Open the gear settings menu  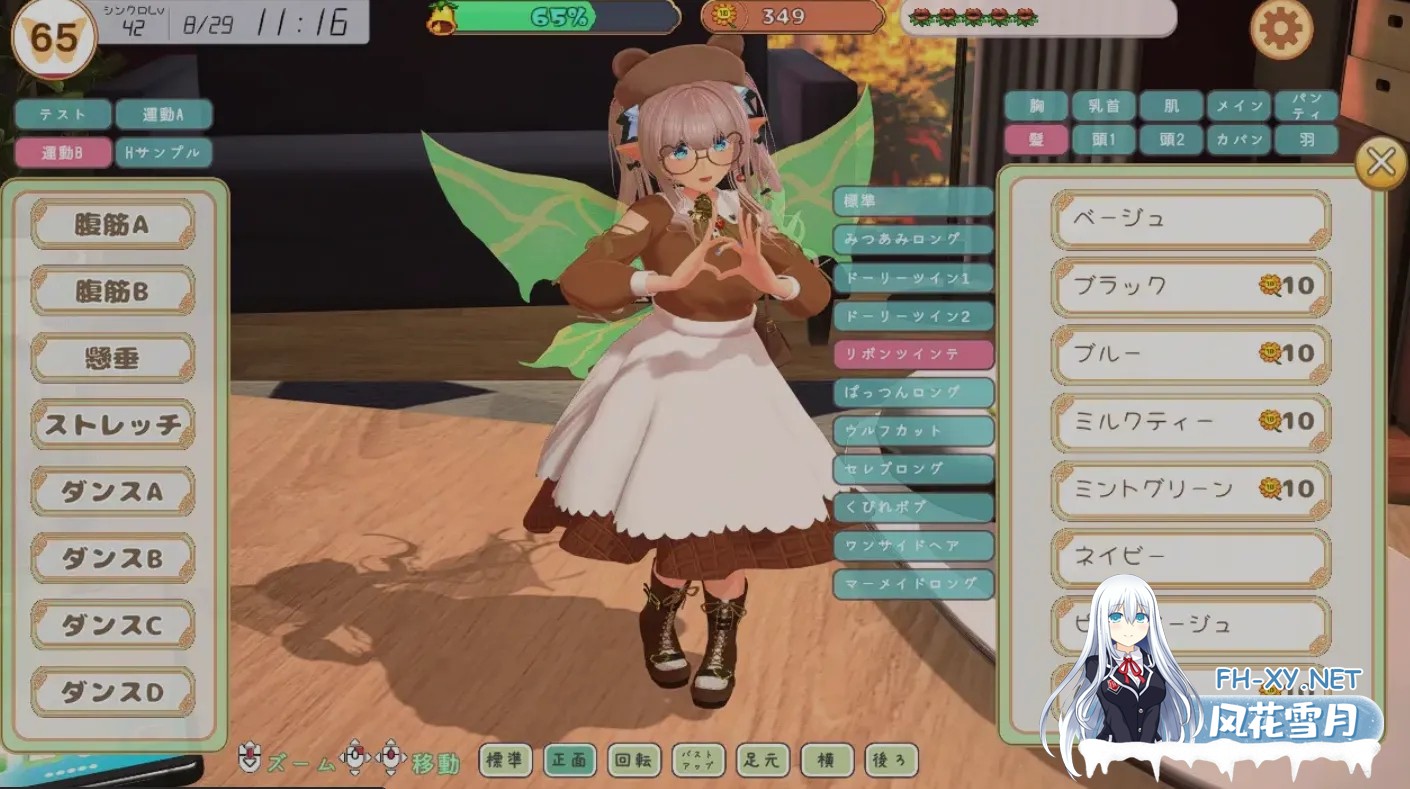(x=1281, y=30)
